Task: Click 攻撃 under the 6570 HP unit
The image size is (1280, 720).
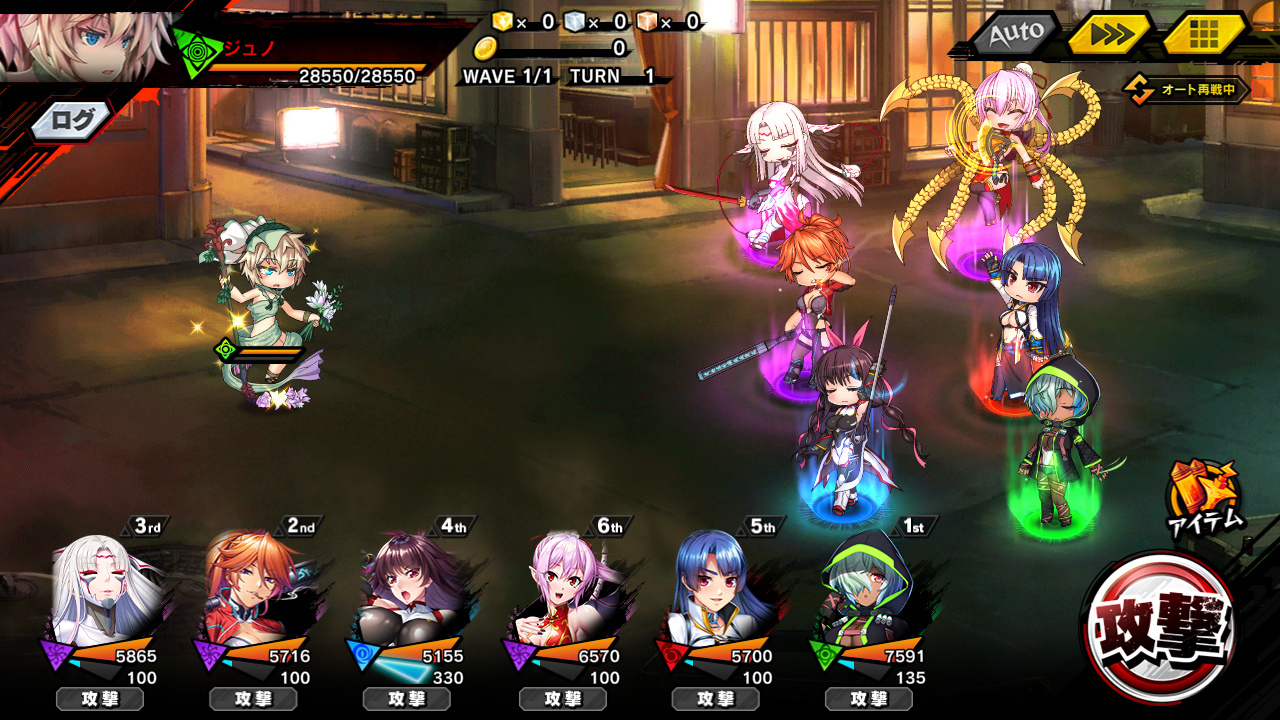Action: [561, 699]
